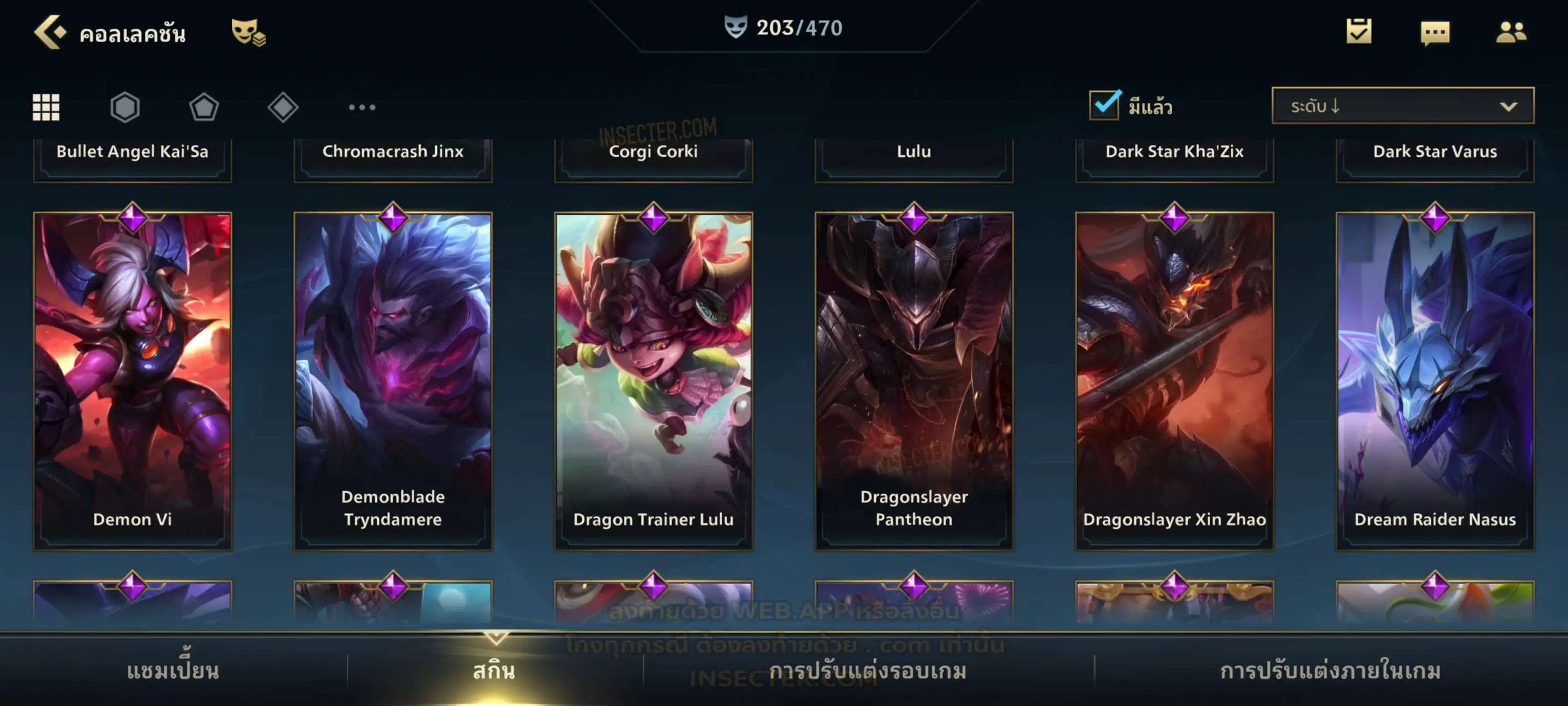Open the checklist missions icon

[x=1358, y=32]
